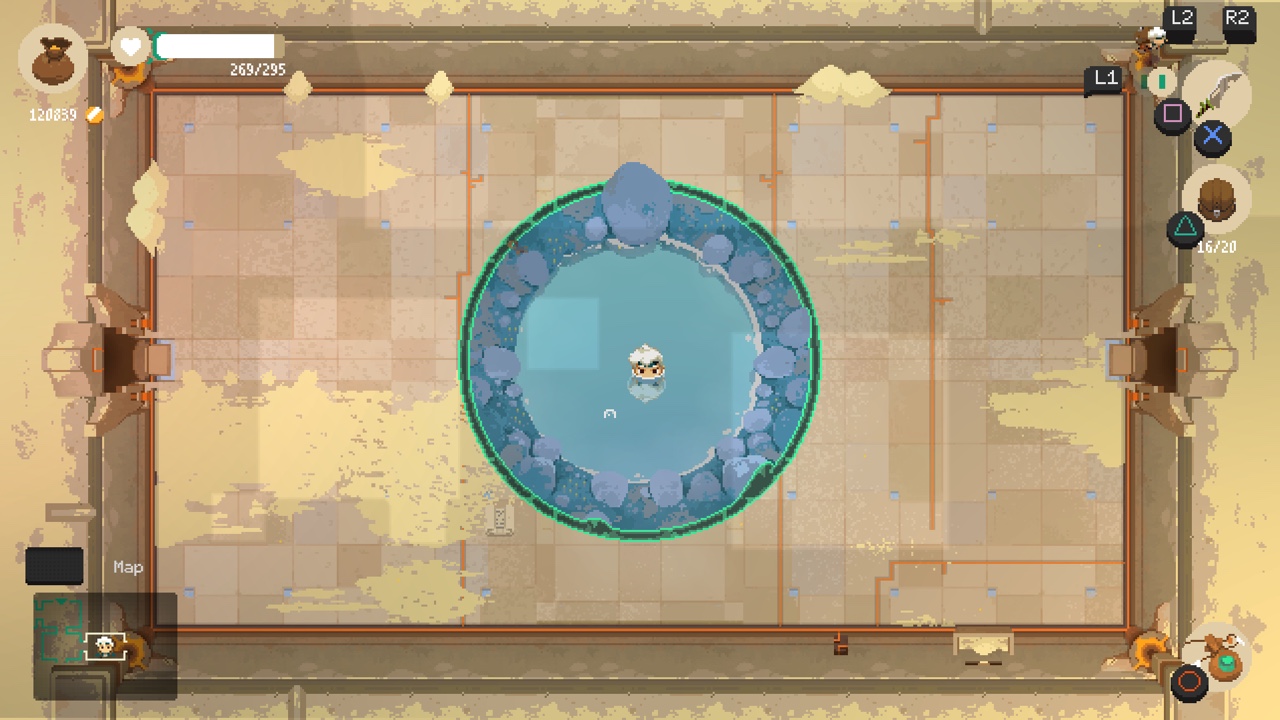The image size is (1280, 720).
Task: Click the gold coin currency icon
Action: pos(95,114)
